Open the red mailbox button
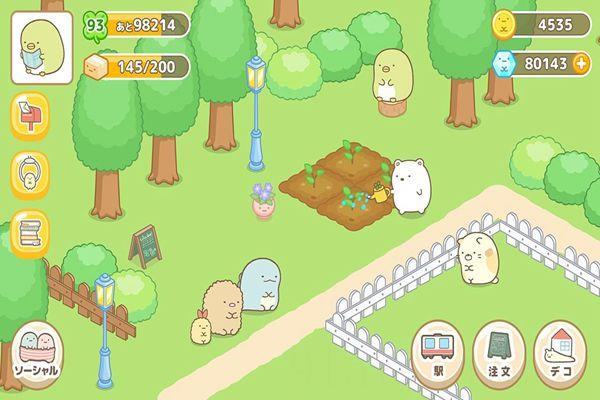This screenshot has height=400, width=600. 30,119
